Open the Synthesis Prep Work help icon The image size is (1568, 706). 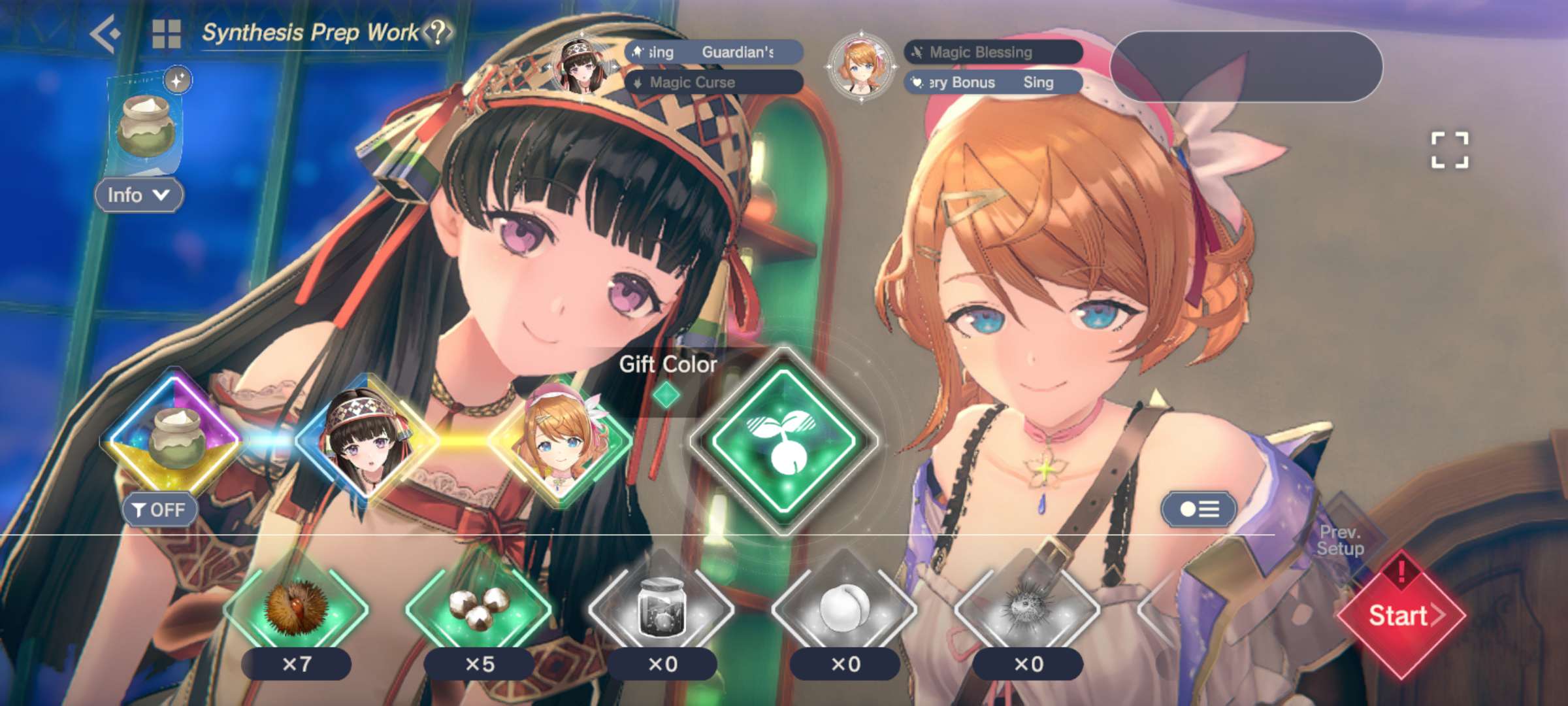tap(438, 31)
